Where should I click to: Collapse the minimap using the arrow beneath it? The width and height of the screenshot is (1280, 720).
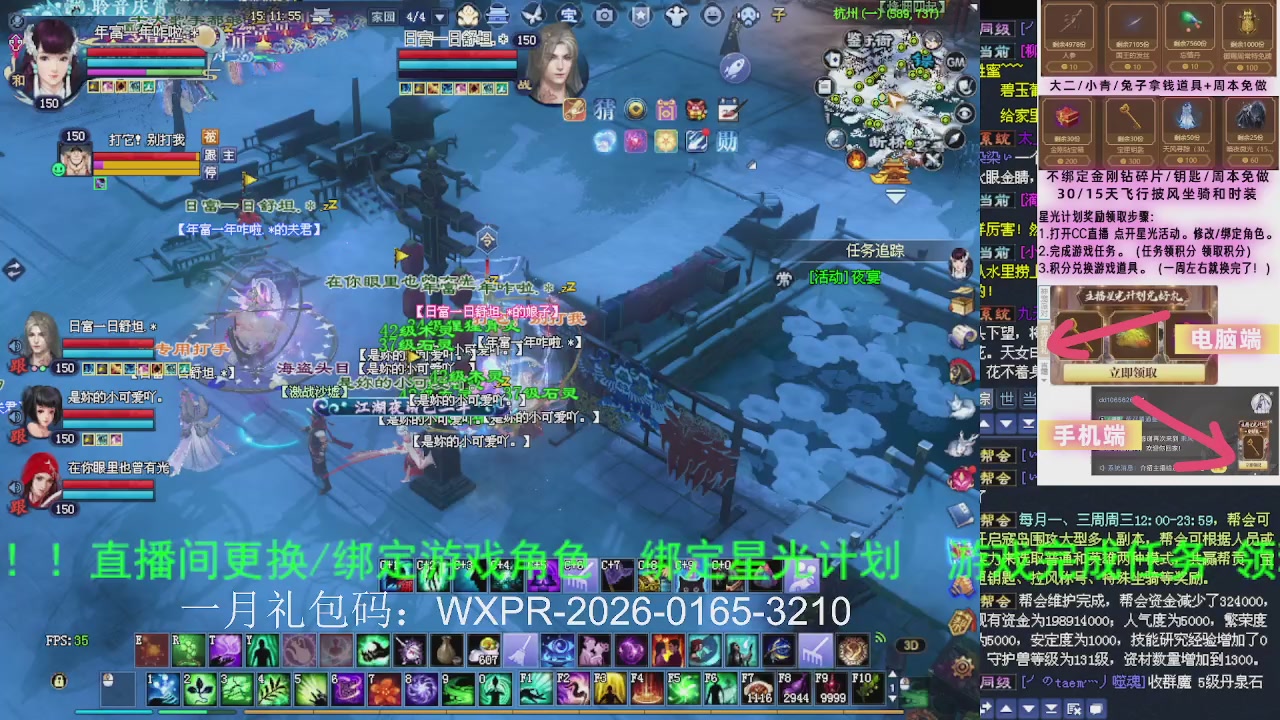896,197
